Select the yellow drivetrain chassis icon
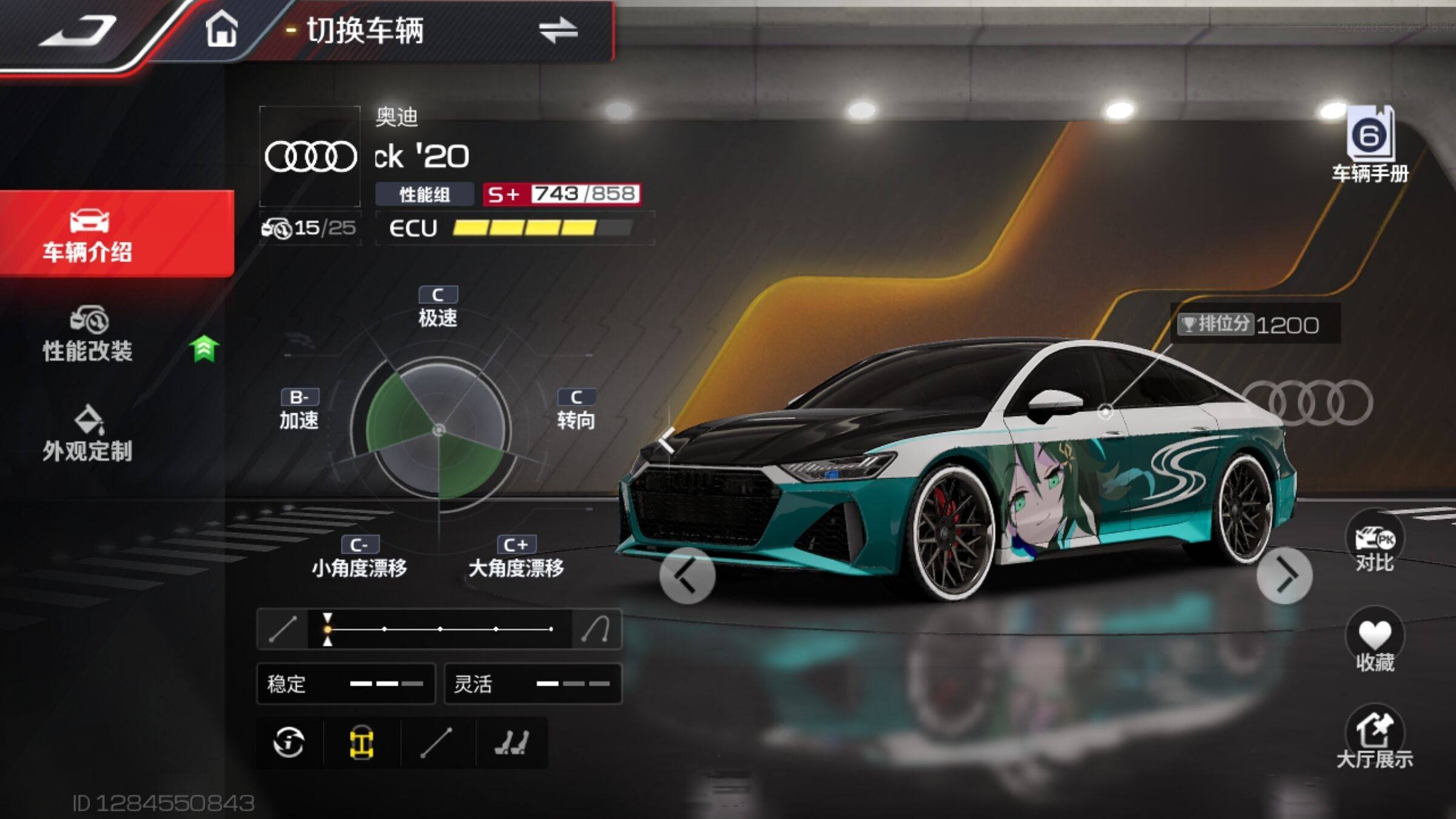 click(362, 743)
